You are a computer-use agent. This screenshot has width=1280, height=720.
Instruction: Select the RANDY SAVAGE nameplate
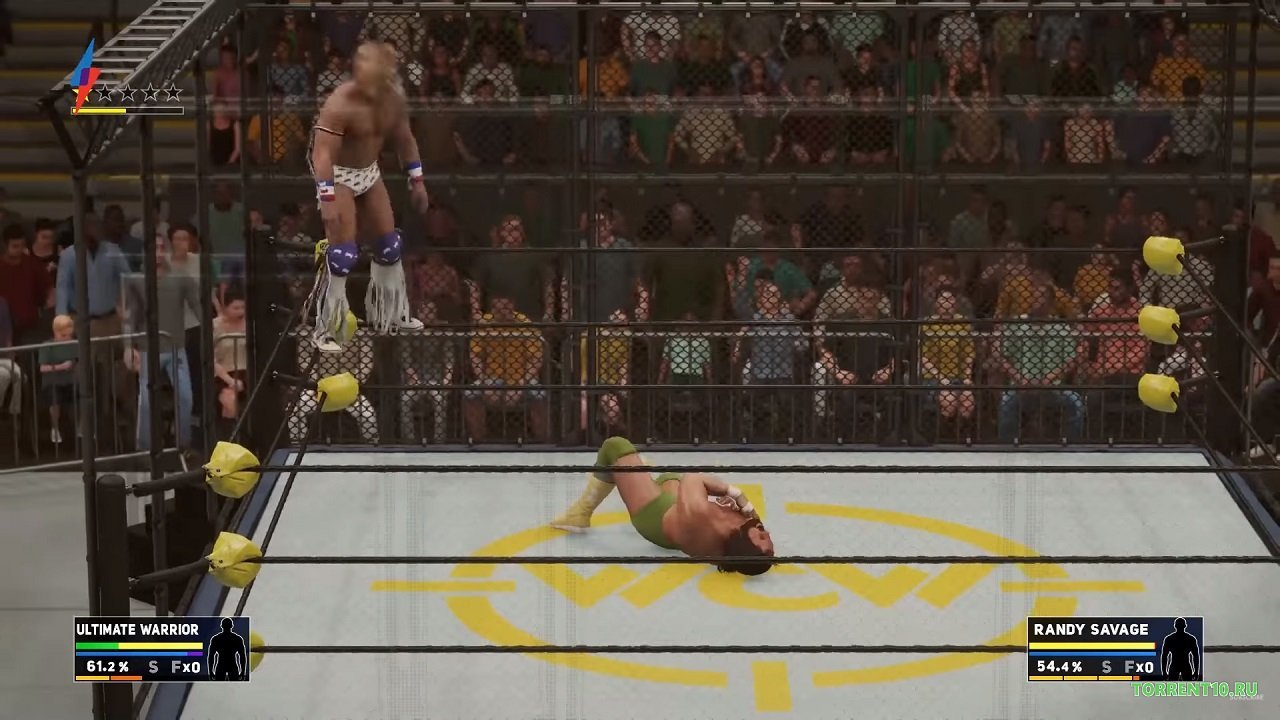1091,629
